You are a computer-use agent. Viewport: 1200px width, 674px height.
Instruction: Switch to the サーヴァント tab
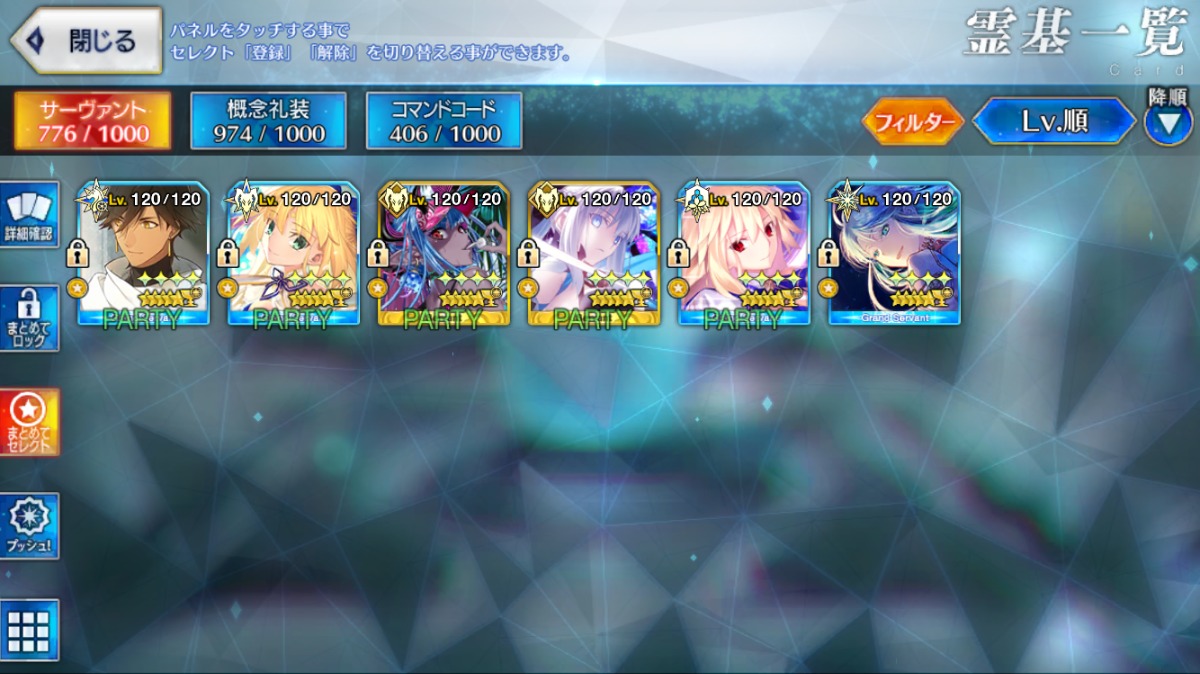[x=92, y=121]
